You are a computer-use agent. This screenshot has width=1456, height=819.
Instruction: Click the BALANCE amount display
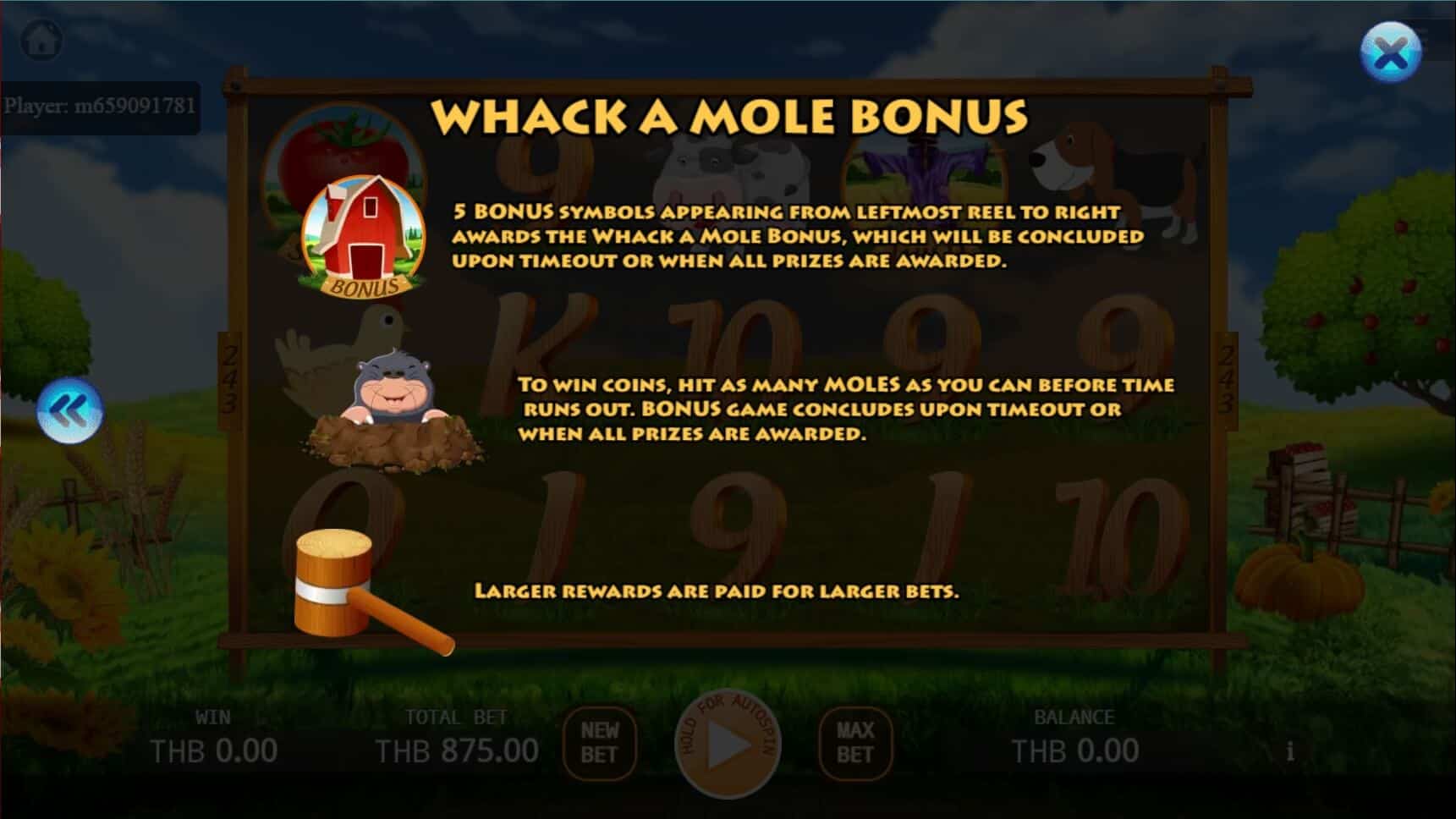(x=1076, y=748)
